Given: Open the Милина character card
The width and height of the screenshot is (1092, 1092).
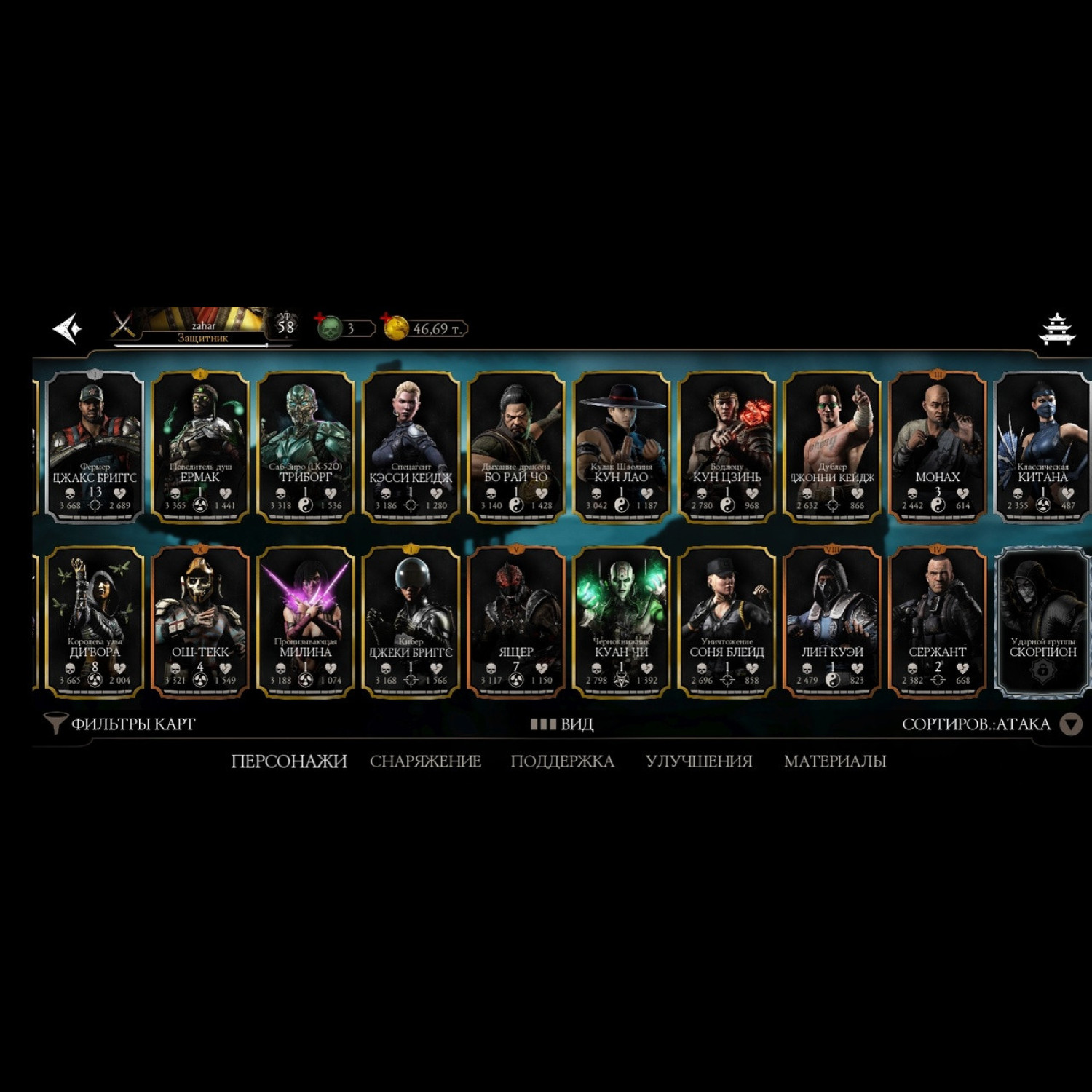Looking at the screenshot, I should pyautogui.click(x=306, y=622).
